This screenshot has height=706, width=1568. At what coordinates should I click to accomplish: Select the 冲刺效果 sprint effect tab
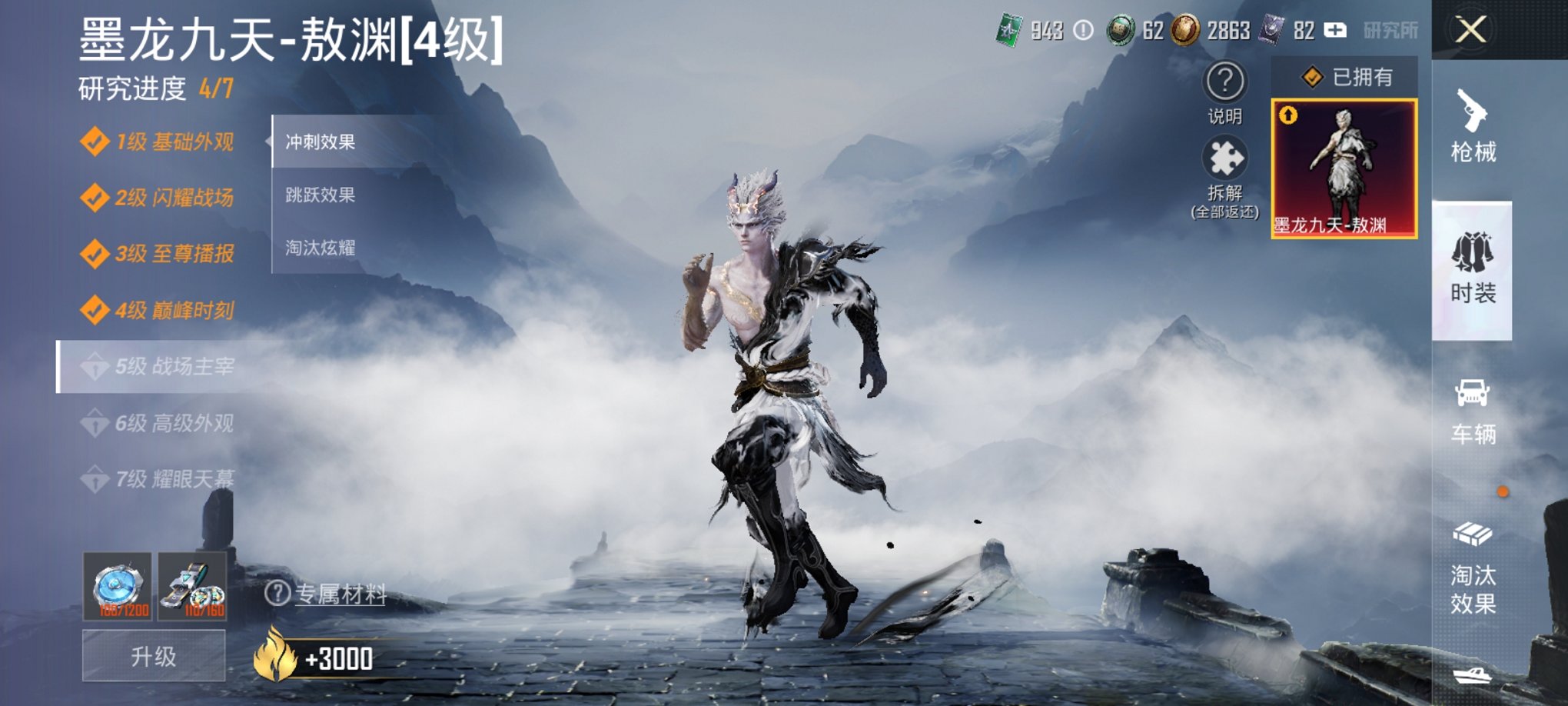[319, 143]
